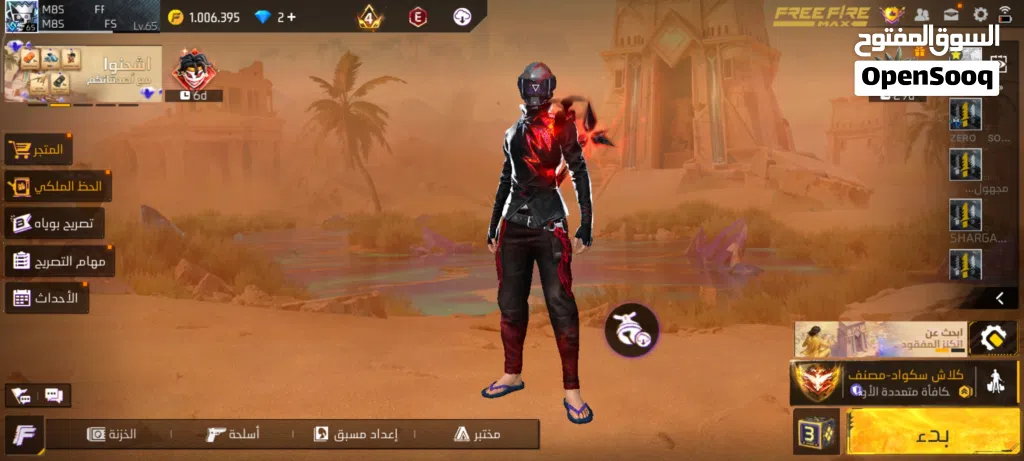1024x461 pixels.
Task: Open the الأحداث events menu
Action: click(x=47, y=297)
